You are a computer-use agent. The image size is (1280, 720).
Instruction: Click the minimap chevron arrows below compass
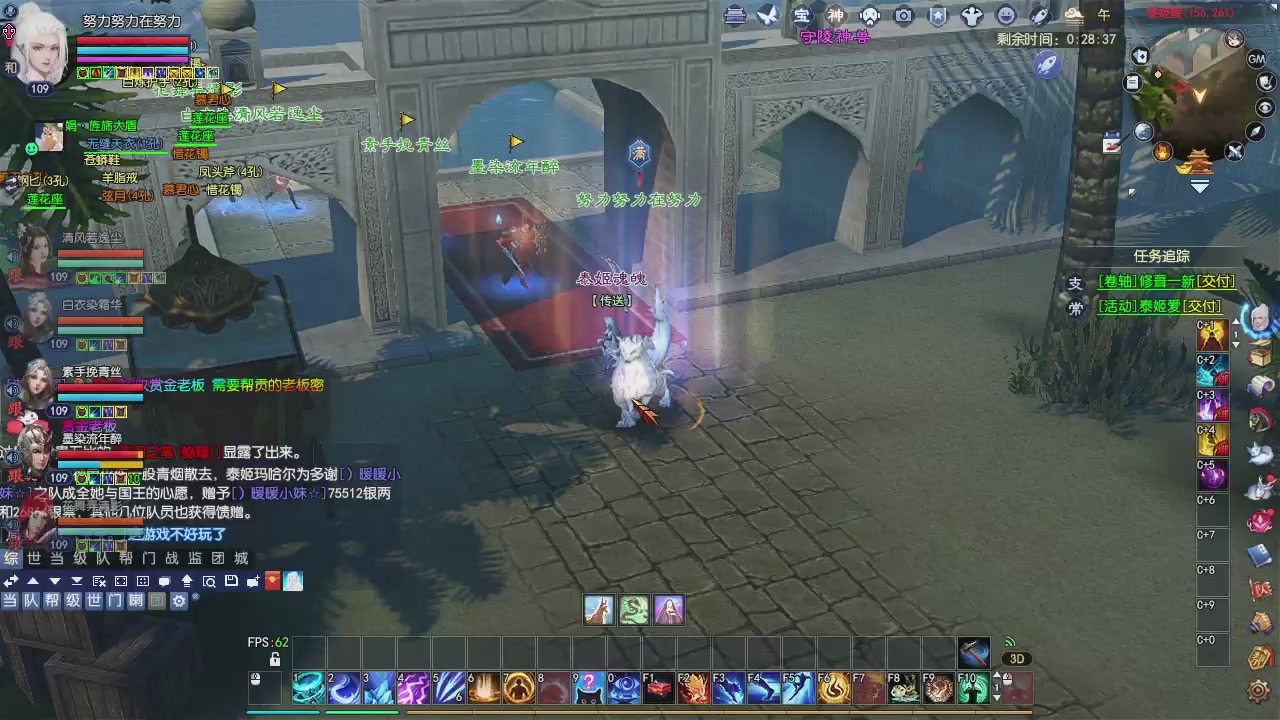click(x=1200, y=186)
